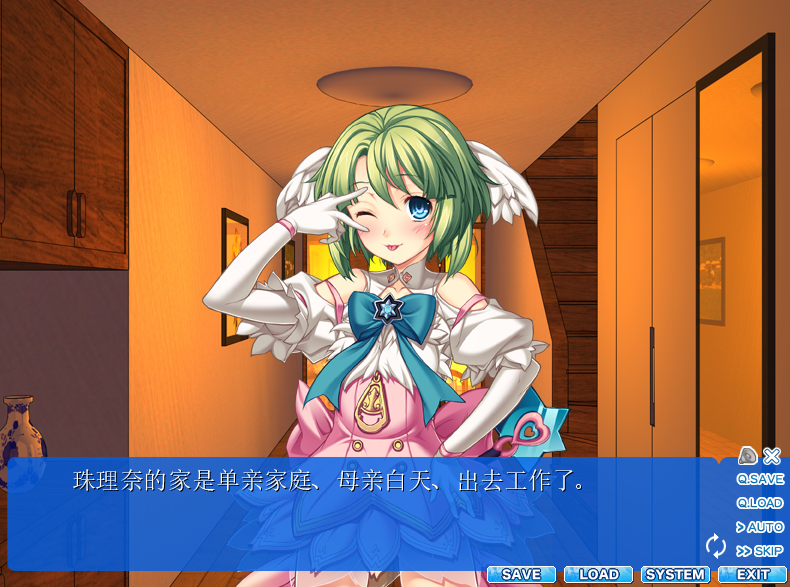The width and height of the screenshot is (790, 587).
Task: Open the SAVE menu
Action: (x=521, y=575)
